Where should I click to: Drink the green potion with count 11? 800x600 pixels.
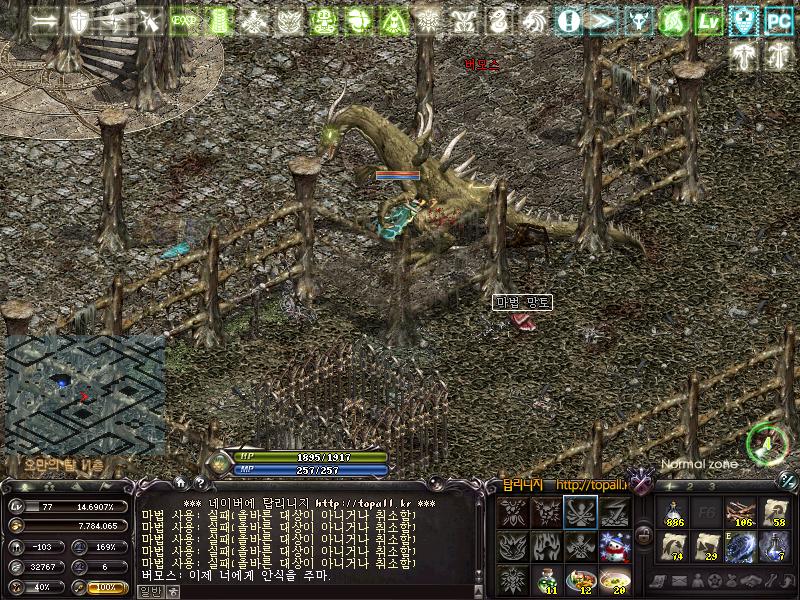pos(547,580)
